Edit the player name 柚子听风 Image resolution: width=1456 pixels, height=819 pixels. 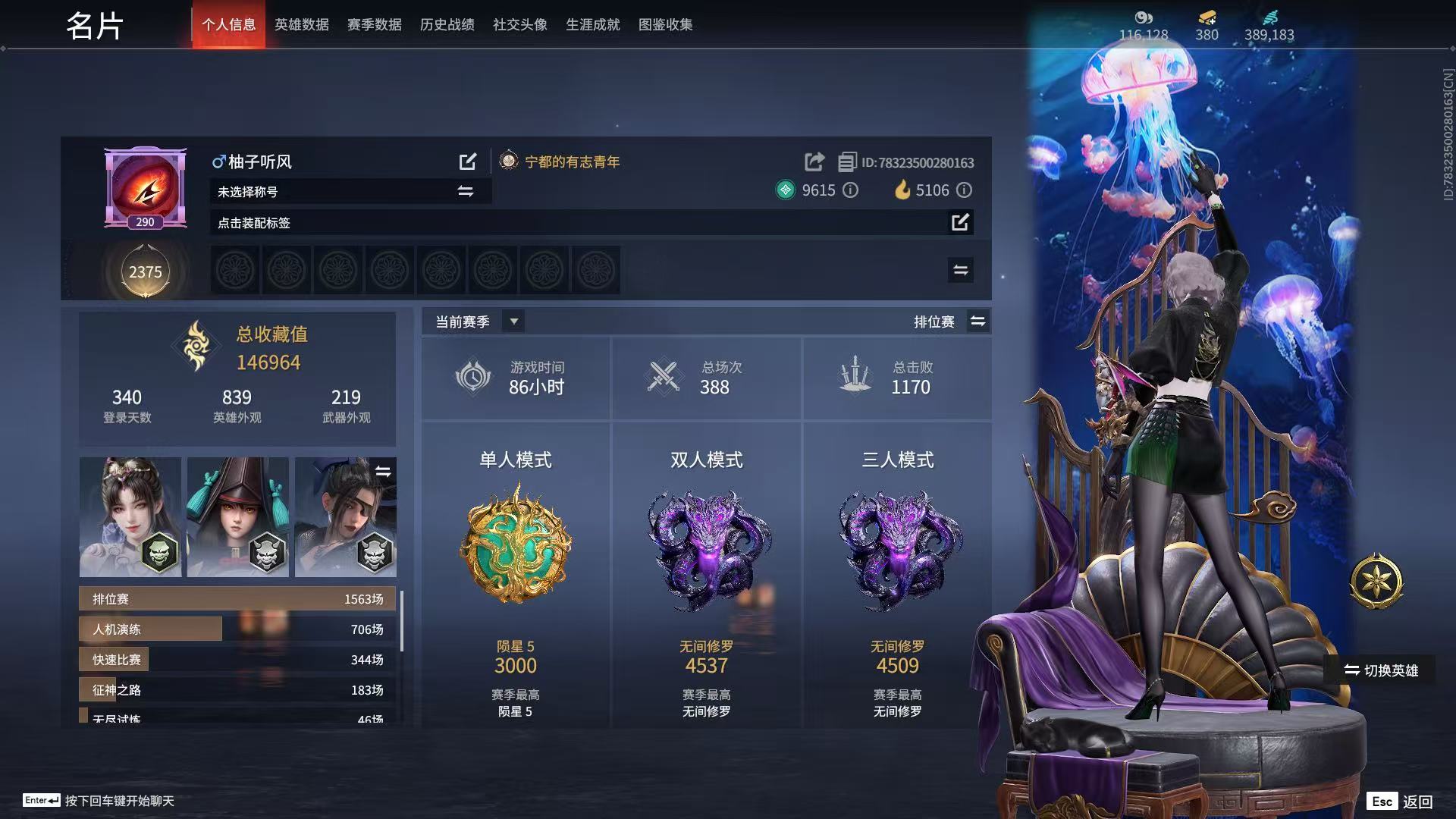pos(468,162)
